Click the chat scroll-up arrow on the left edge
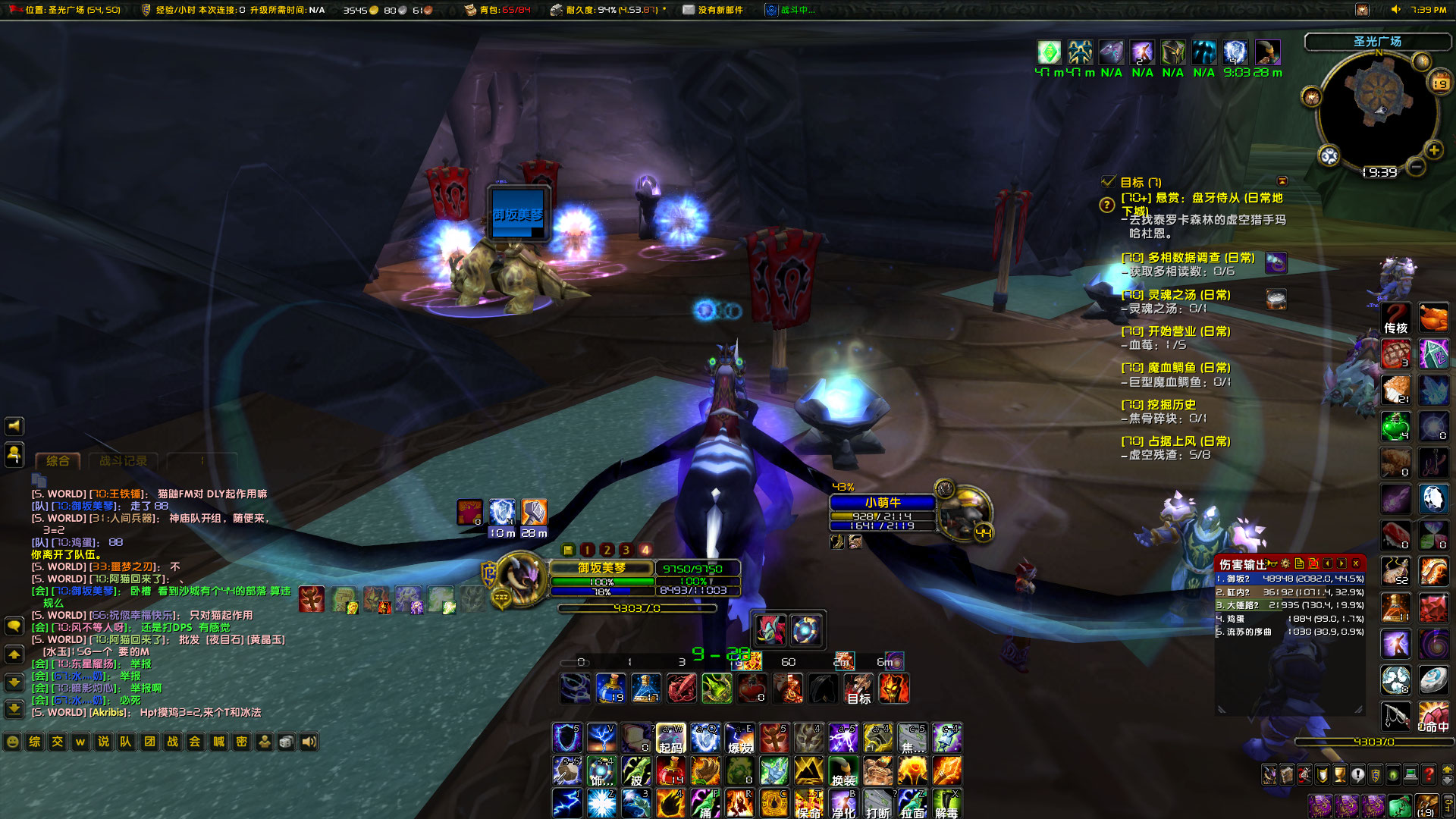 tap(13, 653)
